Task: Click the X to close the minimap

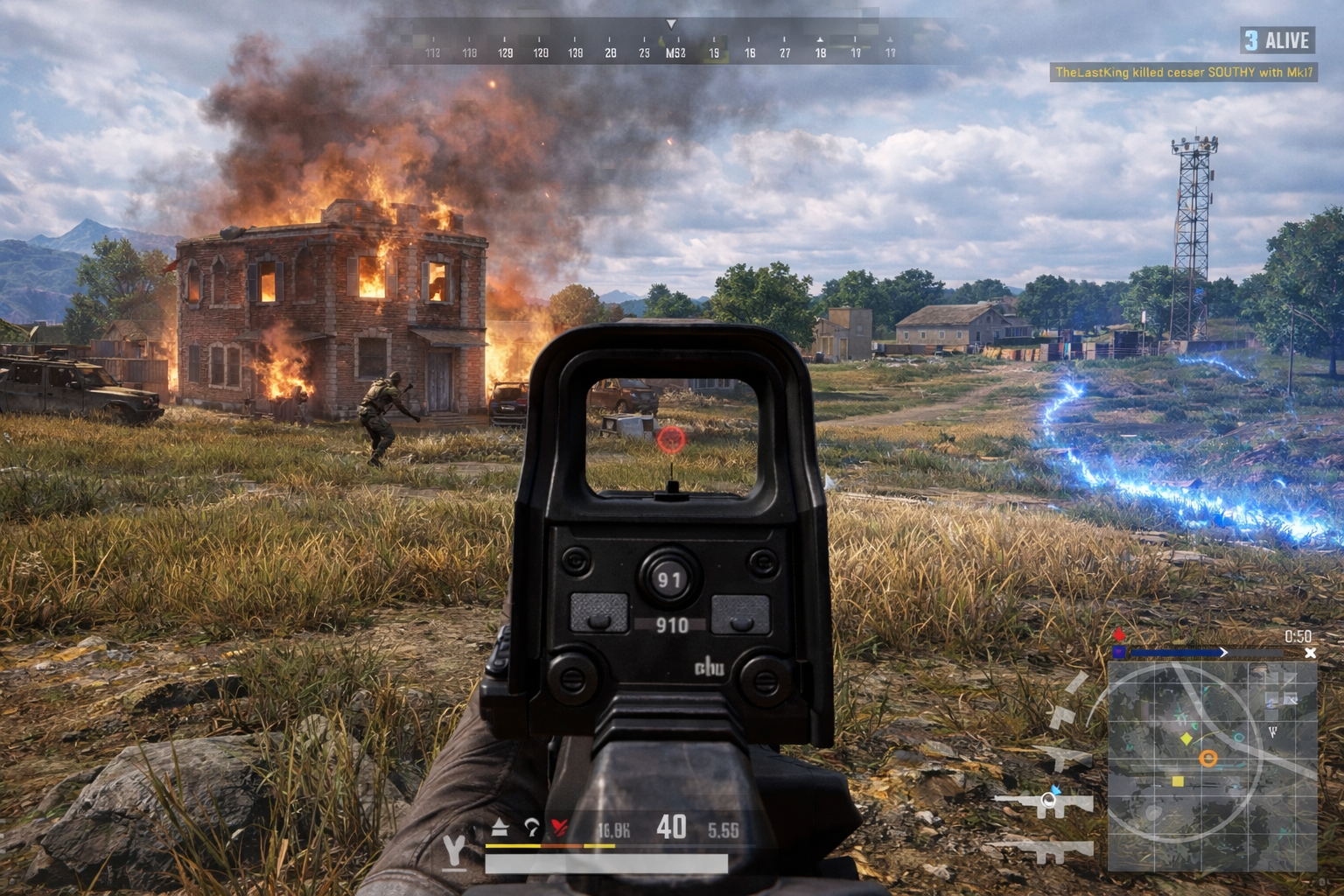Action: 1310,653
